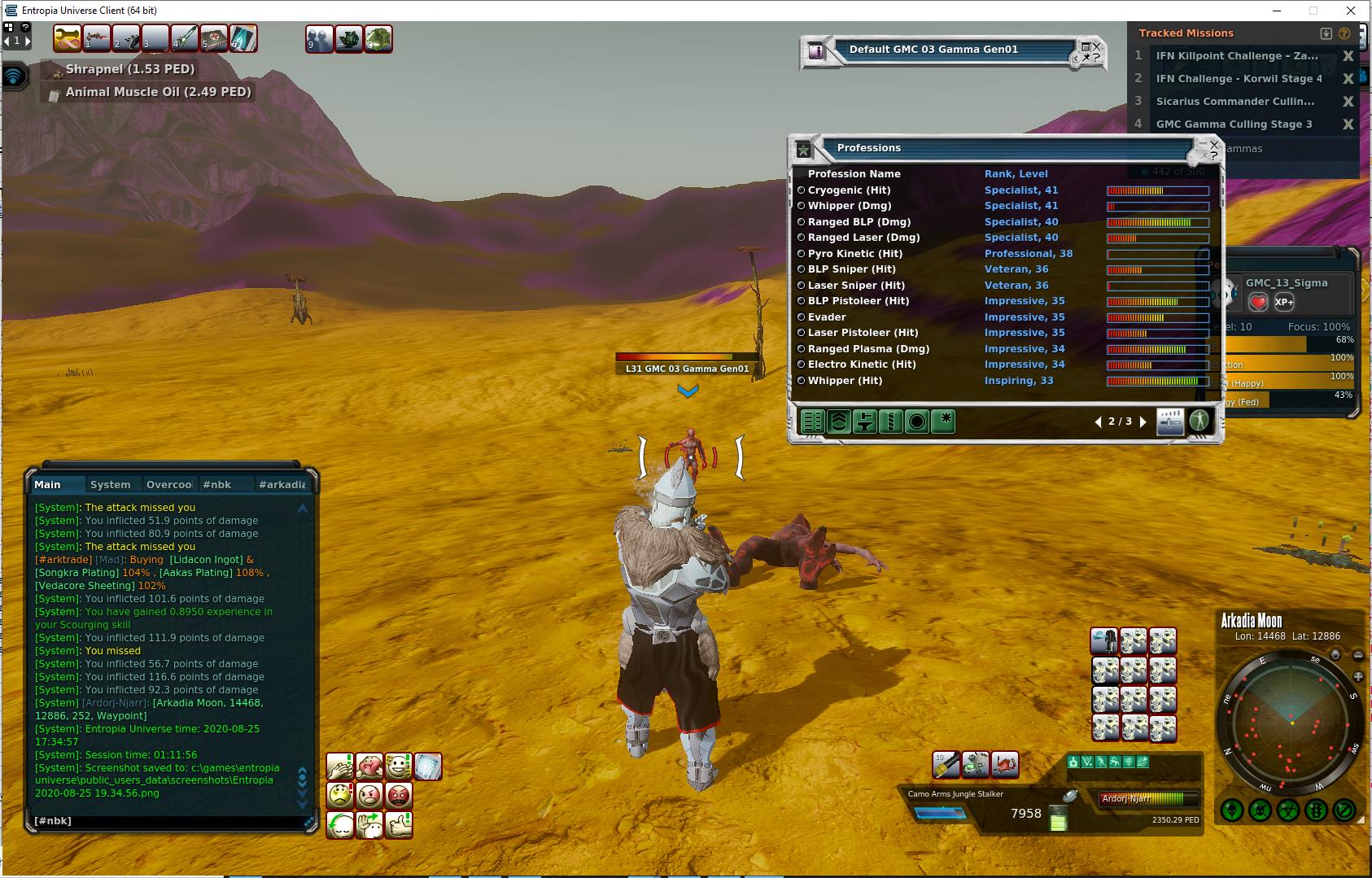1372x878 pixels.
Task: Close the Professions window
Action: 1214,145
